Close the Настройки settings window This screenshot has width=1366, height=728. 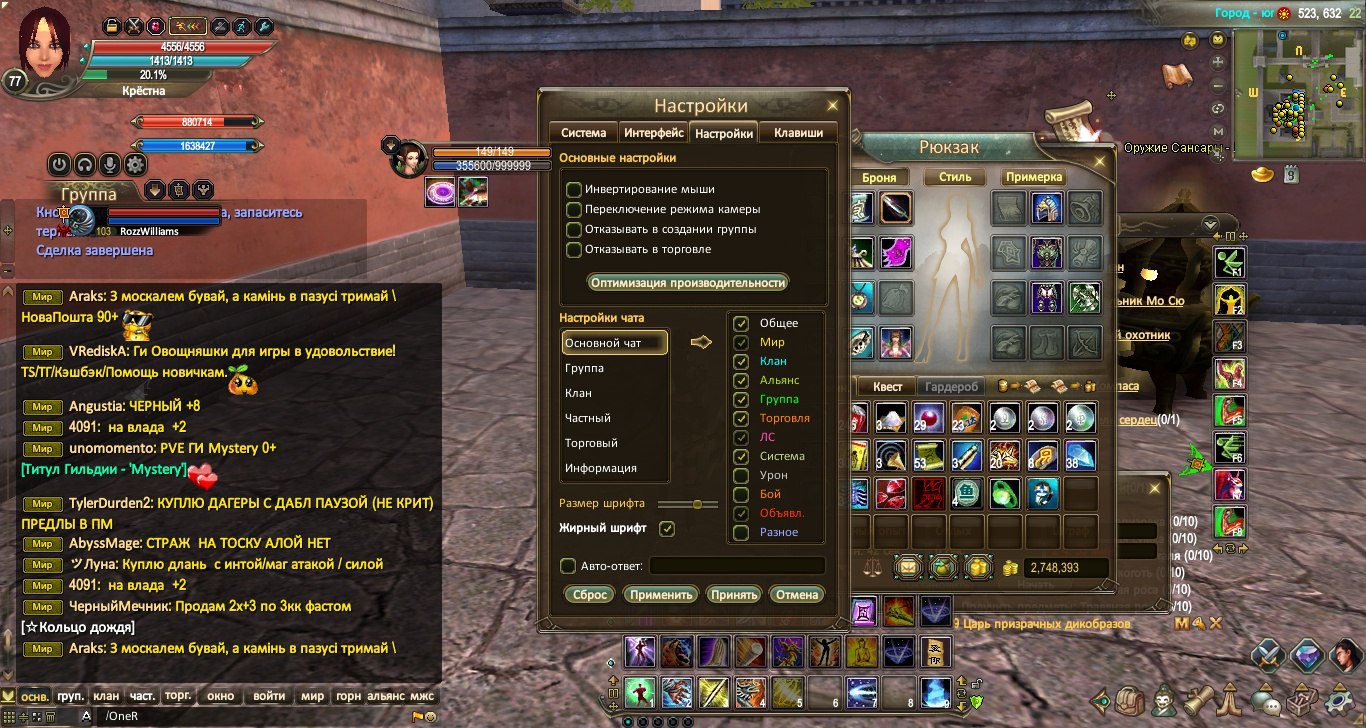(832, 105)
